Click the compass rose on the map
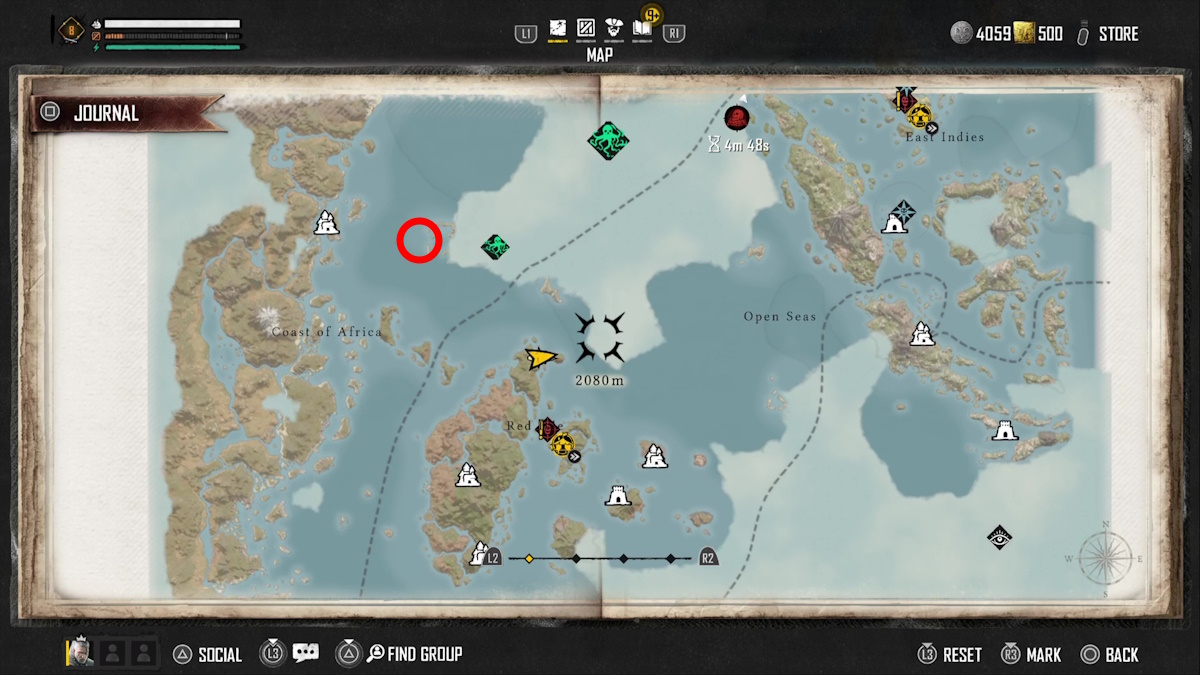1200x675 pixels. (x=1105, y=558)
